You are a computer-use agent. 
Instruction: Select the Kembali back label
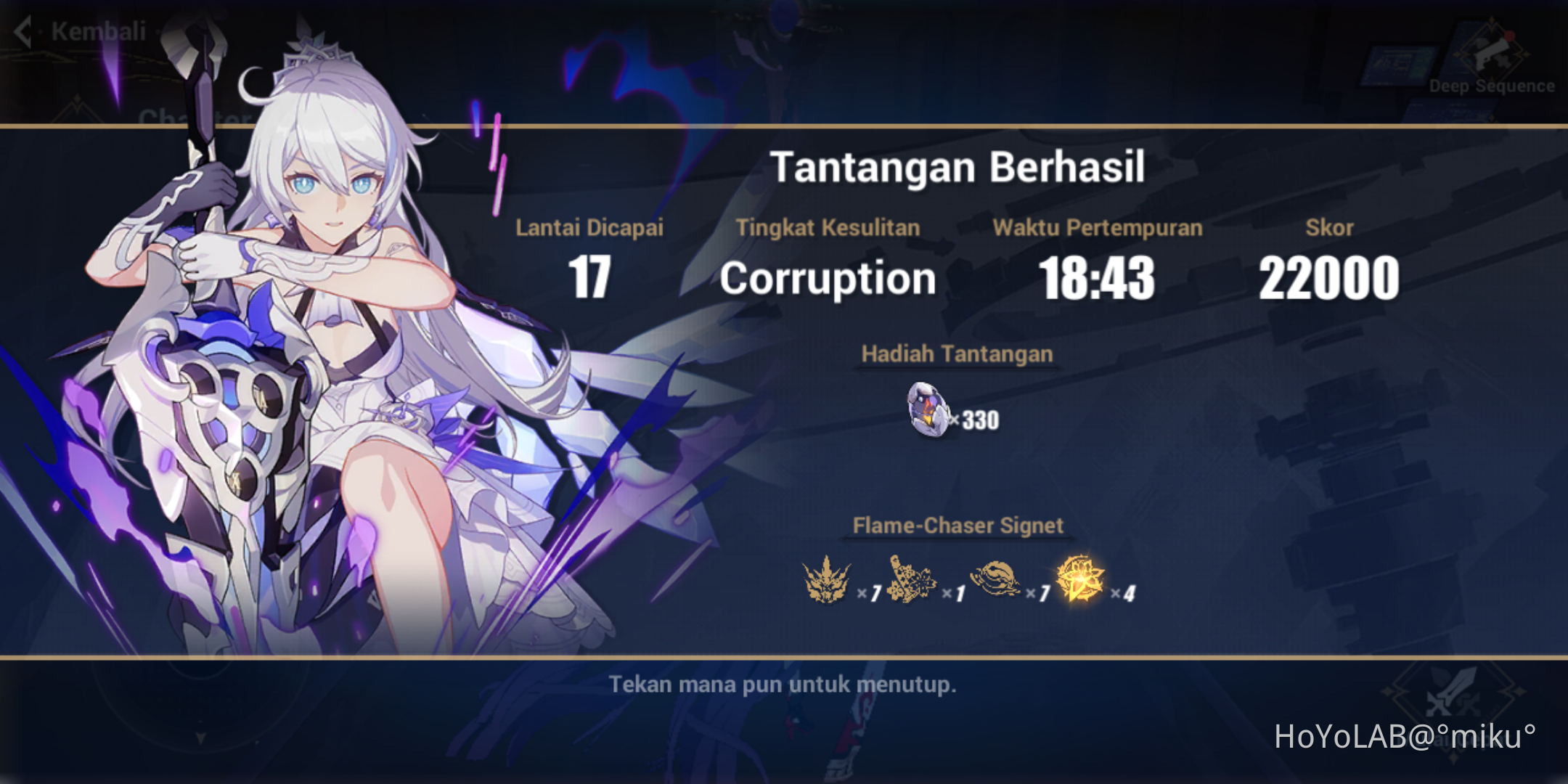(x=97, y=32)
